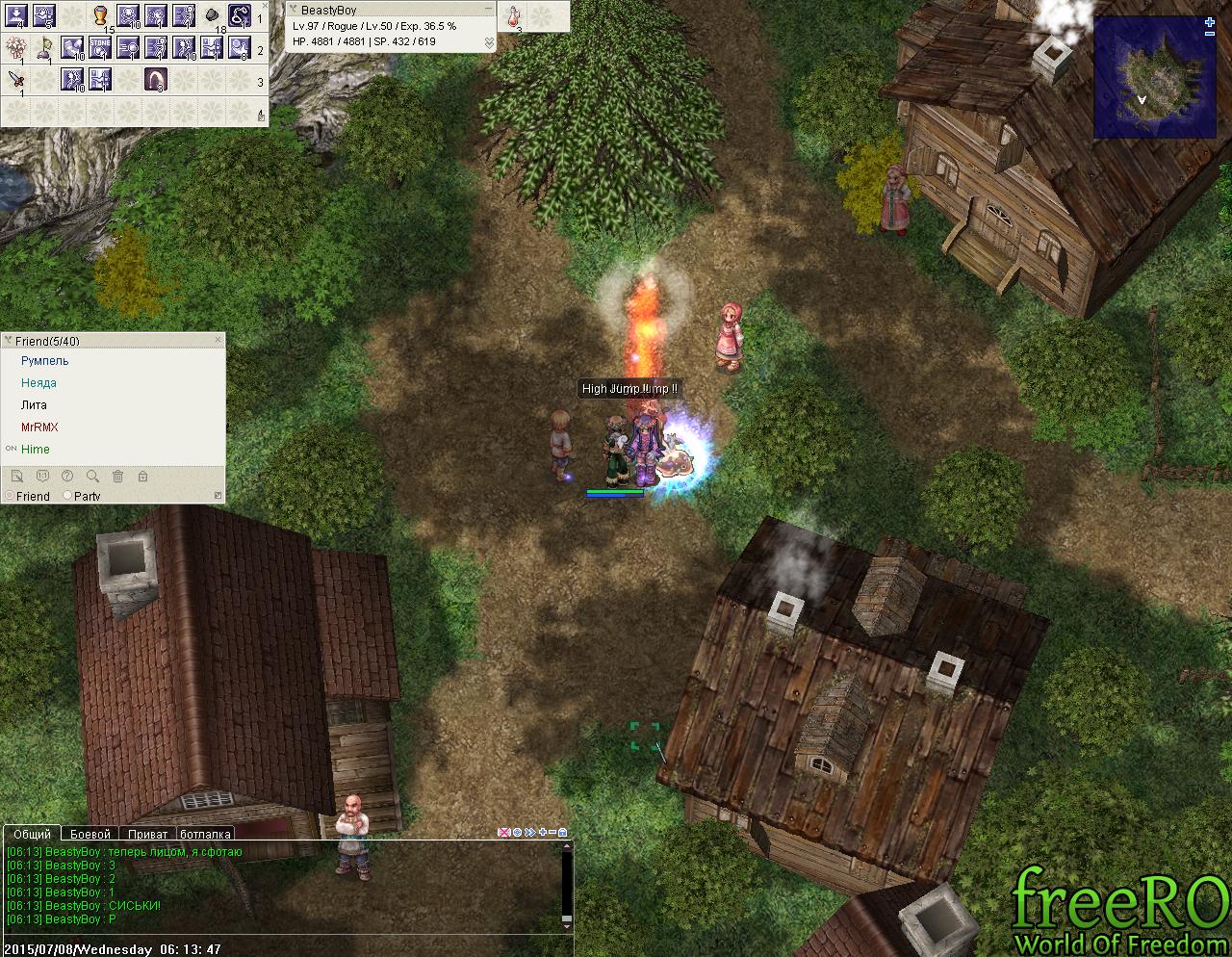Select the Общий chat tab
Image resolution: width=1232 pixels, height=957 pixels.
click(33, 834)
